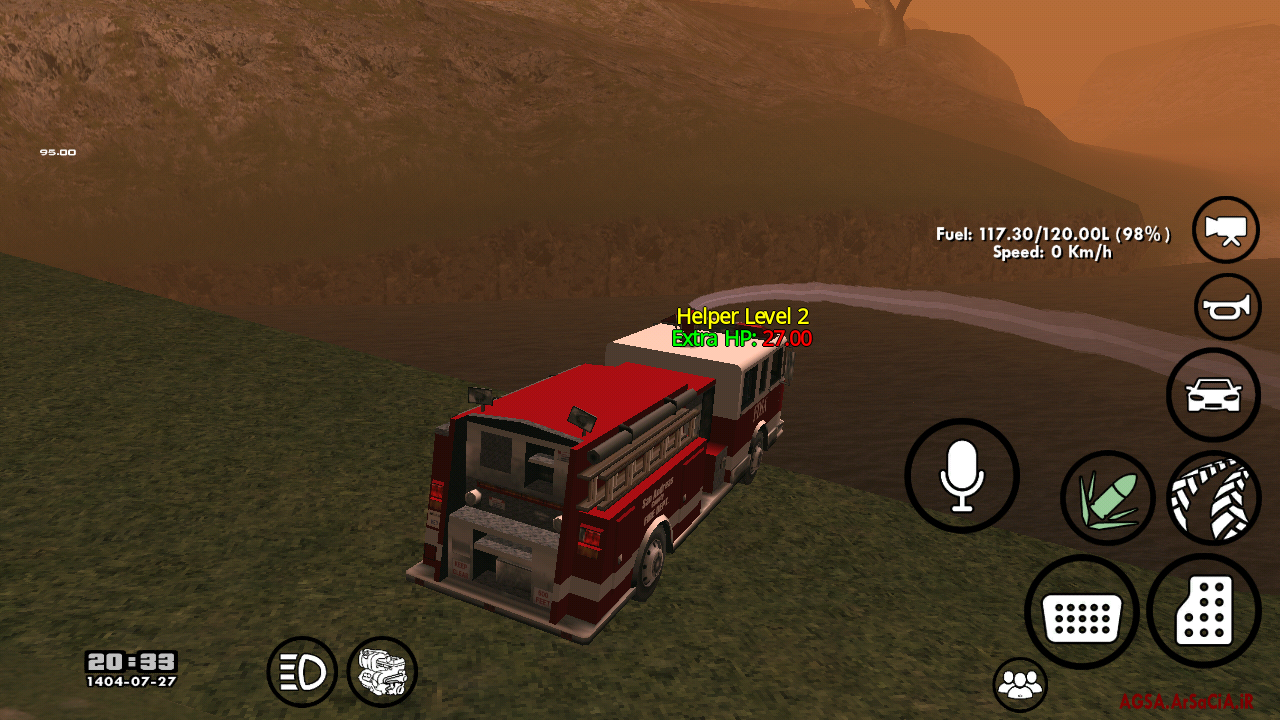Viewport: 1280px width, 720px height.
Task: Step on the accelerator pedal button
Action: [1204, 611]
